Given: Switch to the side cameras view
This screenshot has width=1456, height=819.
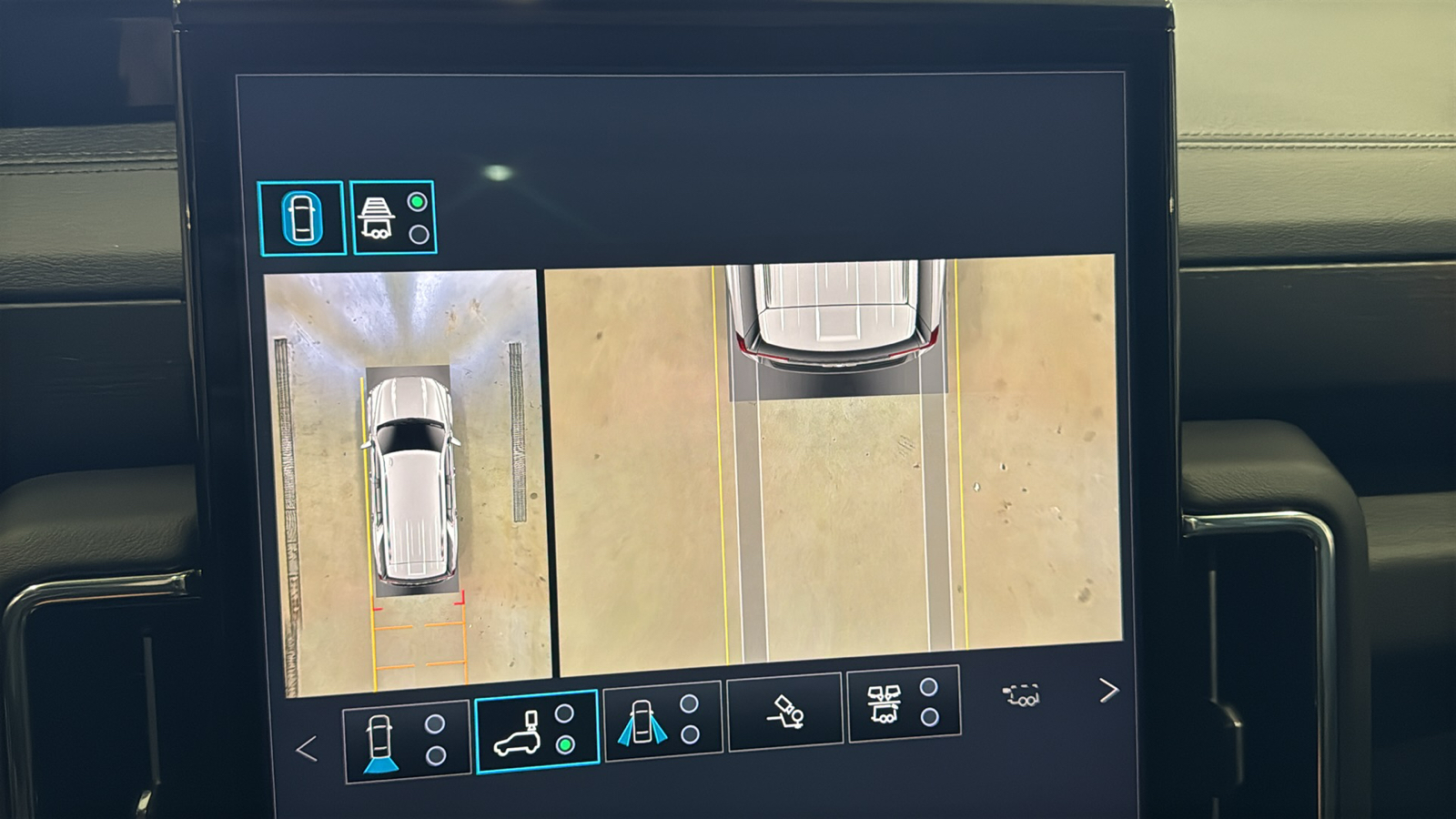Looking at the screenshot, I should point(662,721).
